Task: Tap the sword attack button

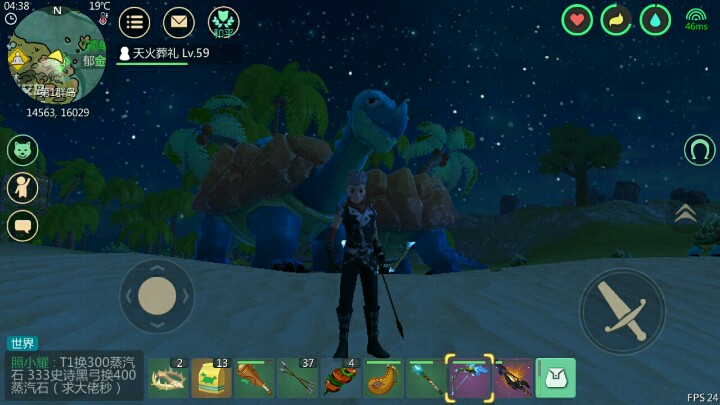Action: coord(621,311)
